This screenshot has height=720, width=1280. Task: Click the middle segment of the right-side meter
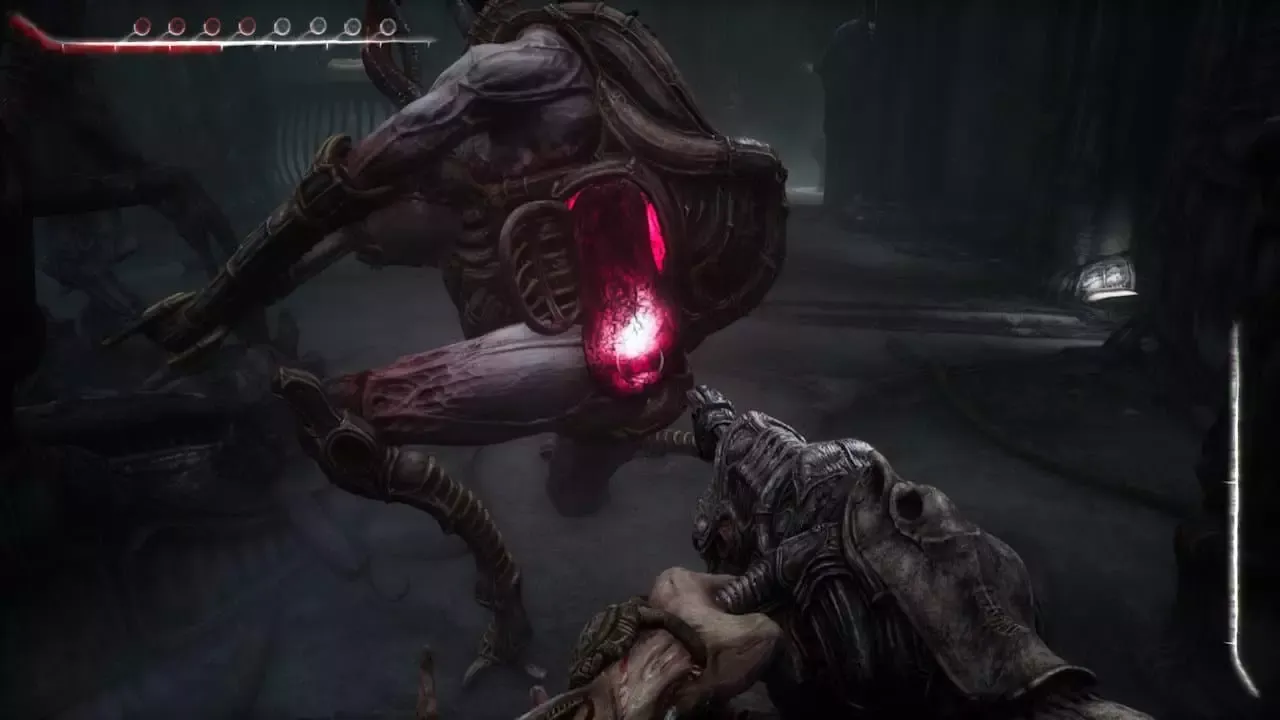tap(1234, 500)
